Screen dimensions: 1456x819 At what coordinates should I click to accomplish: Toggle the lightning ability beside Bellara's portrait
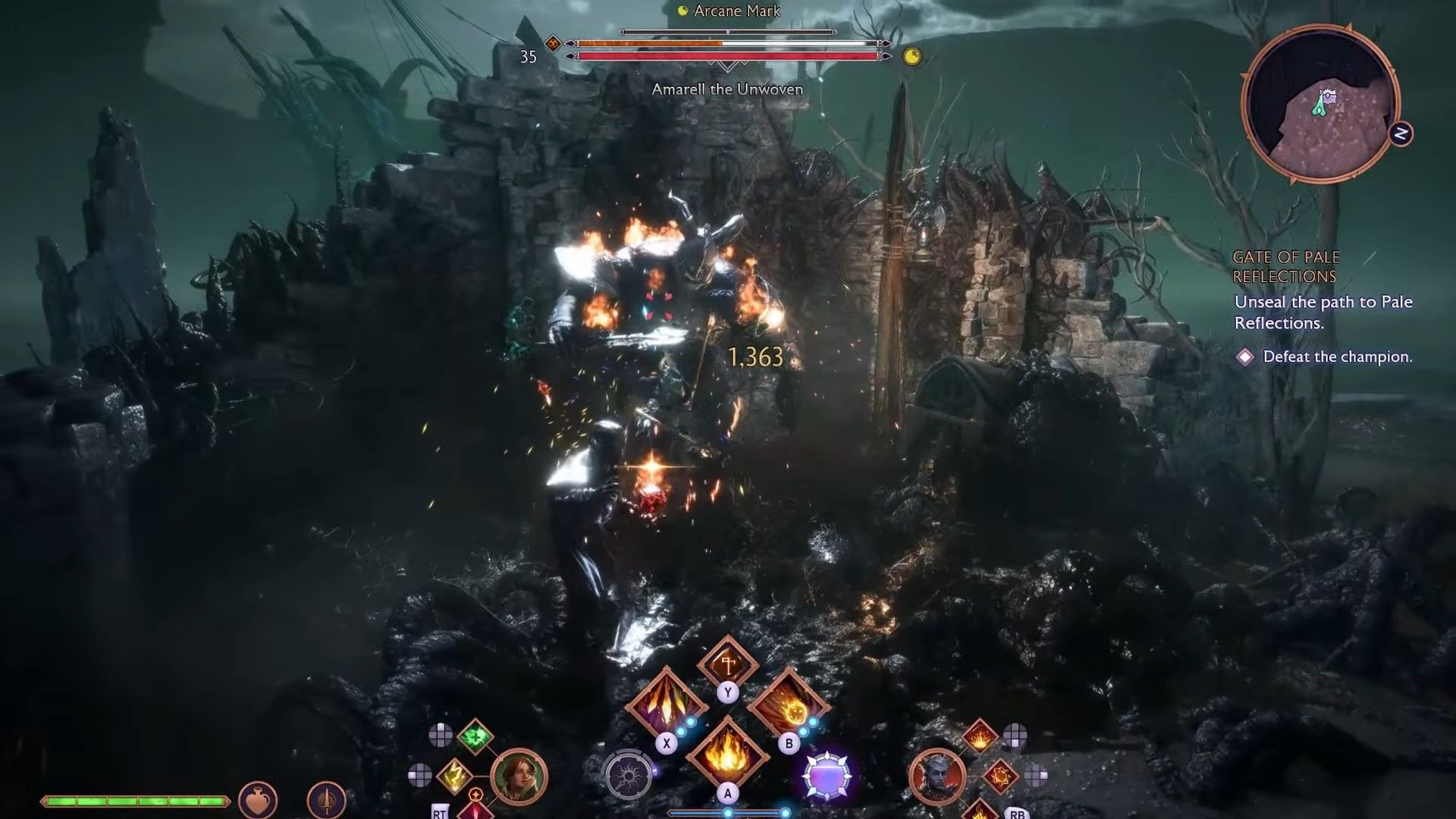click(455, 775)
